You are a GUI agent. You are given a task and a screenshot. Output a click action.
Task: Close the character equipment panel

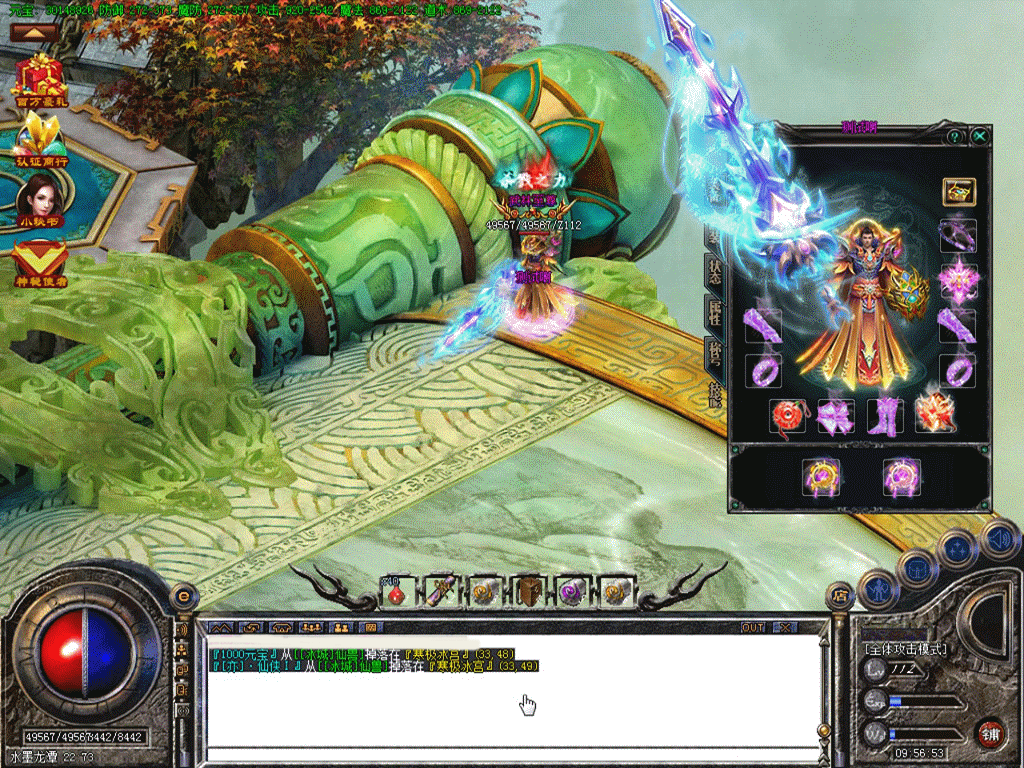pyautogui.click(x=980, y=135)
